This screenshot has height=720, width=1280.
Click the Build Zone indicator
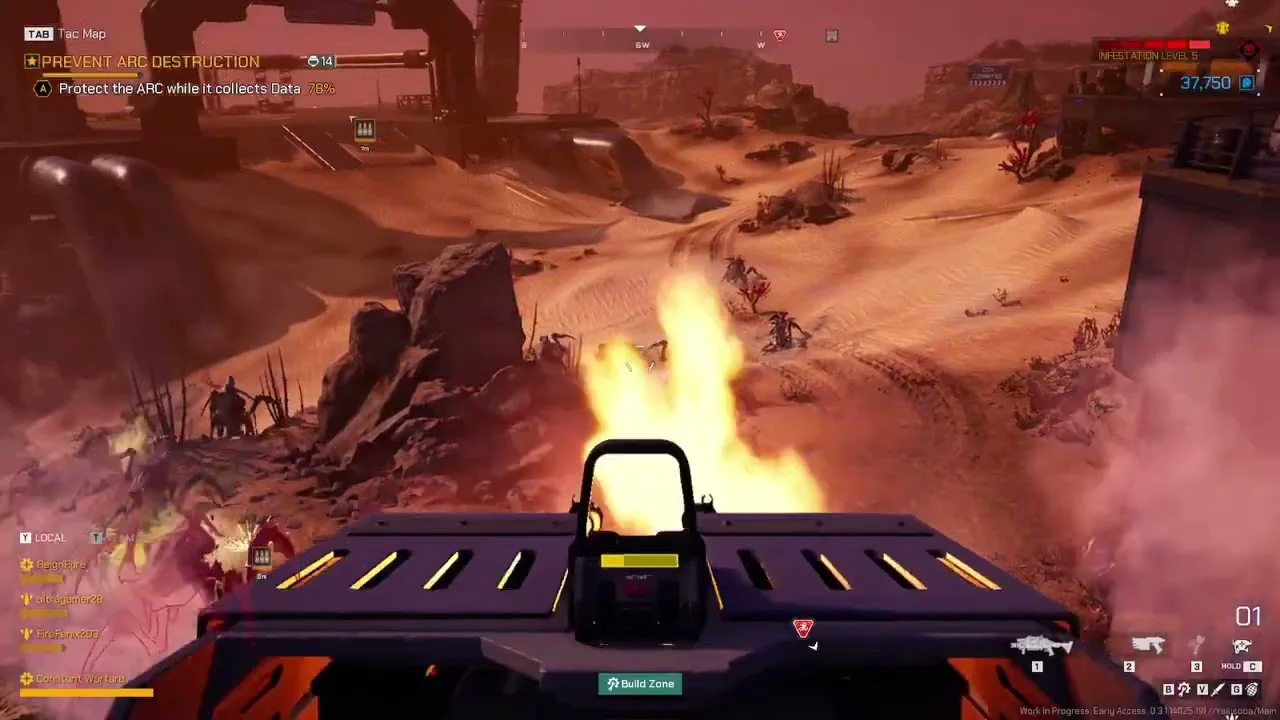point(640,684)
